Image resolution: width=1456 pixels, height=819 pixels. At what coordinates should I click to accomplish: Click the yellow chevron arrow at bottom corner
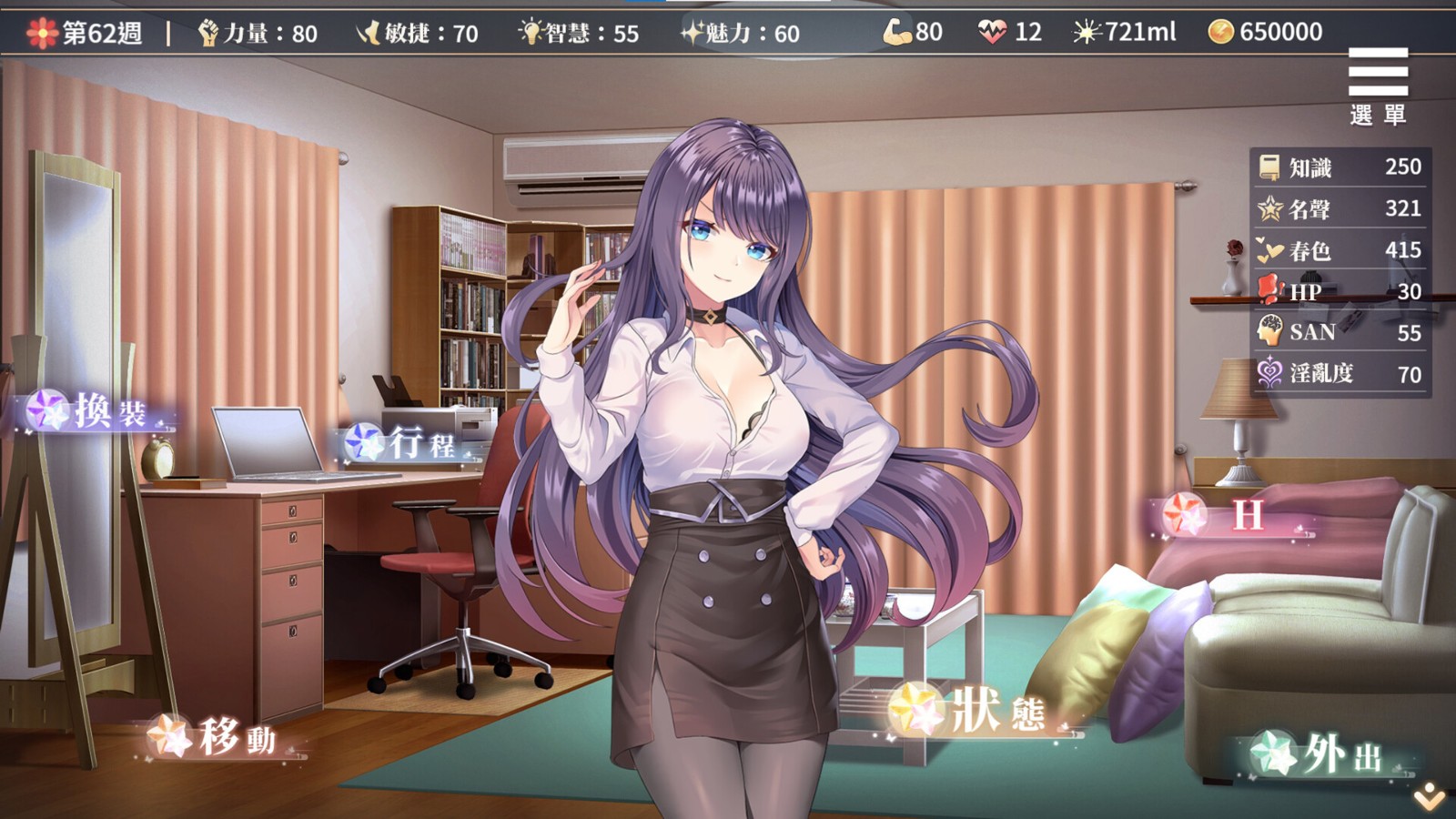pyautogui.click(x=1430, y=797)
